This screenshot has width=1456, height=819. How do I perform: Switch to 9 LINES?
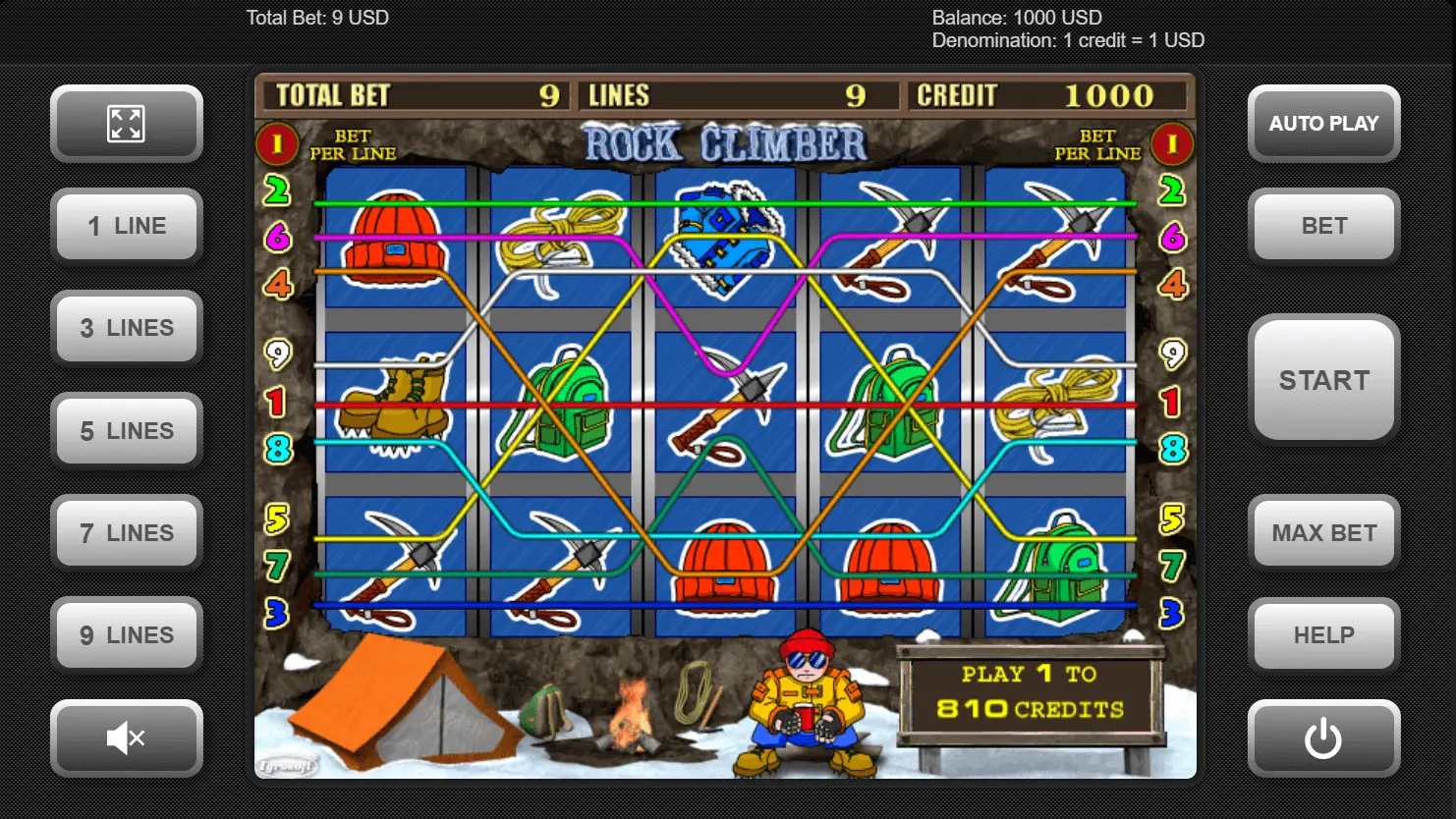click(126, 635)
